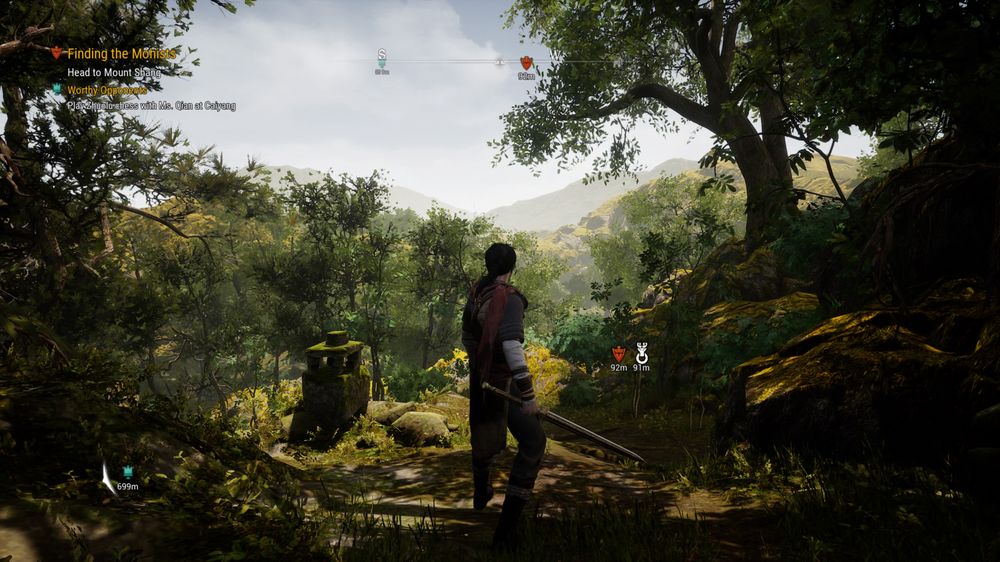
Task: Click the red quest marker on the compass
Action: pyautogui.click(x=526, y=62)
